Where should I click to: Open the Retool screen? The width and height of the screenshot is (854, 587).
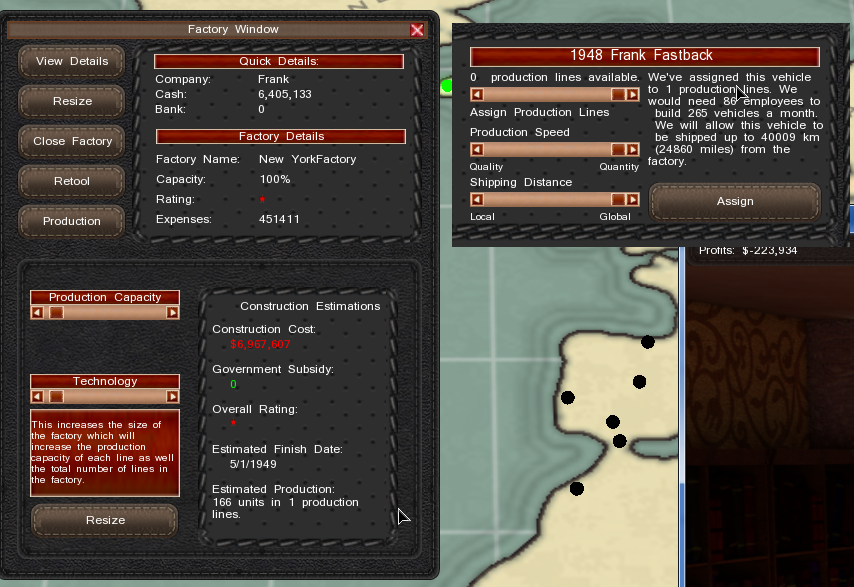coord(72,181)
